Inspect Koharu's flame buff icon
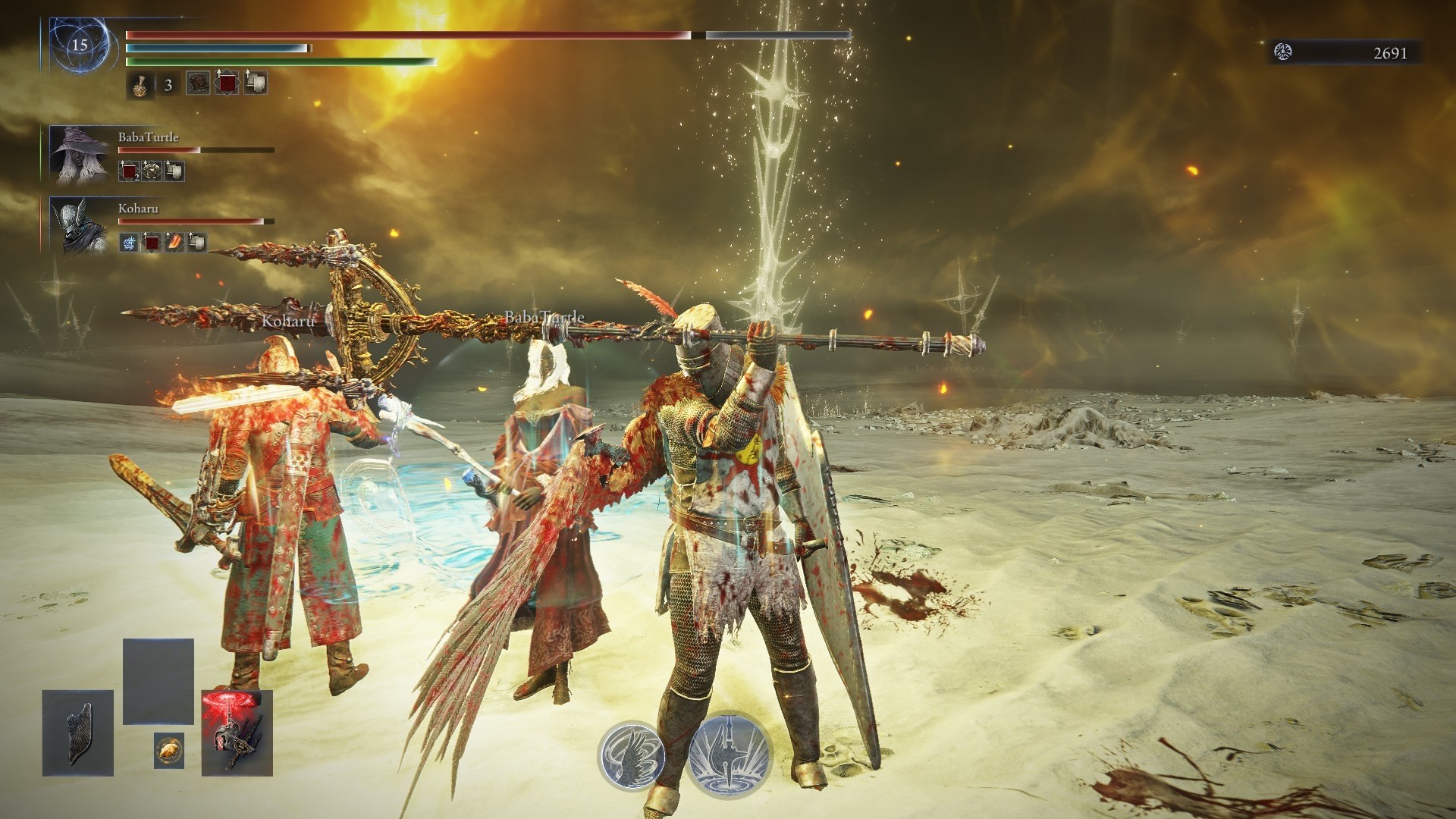The width and height of the screenshot is (1456, 819). tap(174, 243)
